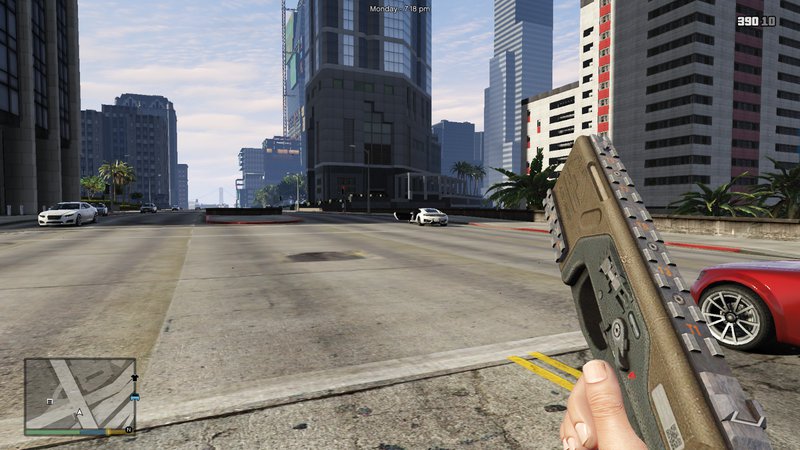Image resolution: width=800 pixels, height=450 pixels.
Task: Select the blue car blip on minimap
Action: pos(134,398)
